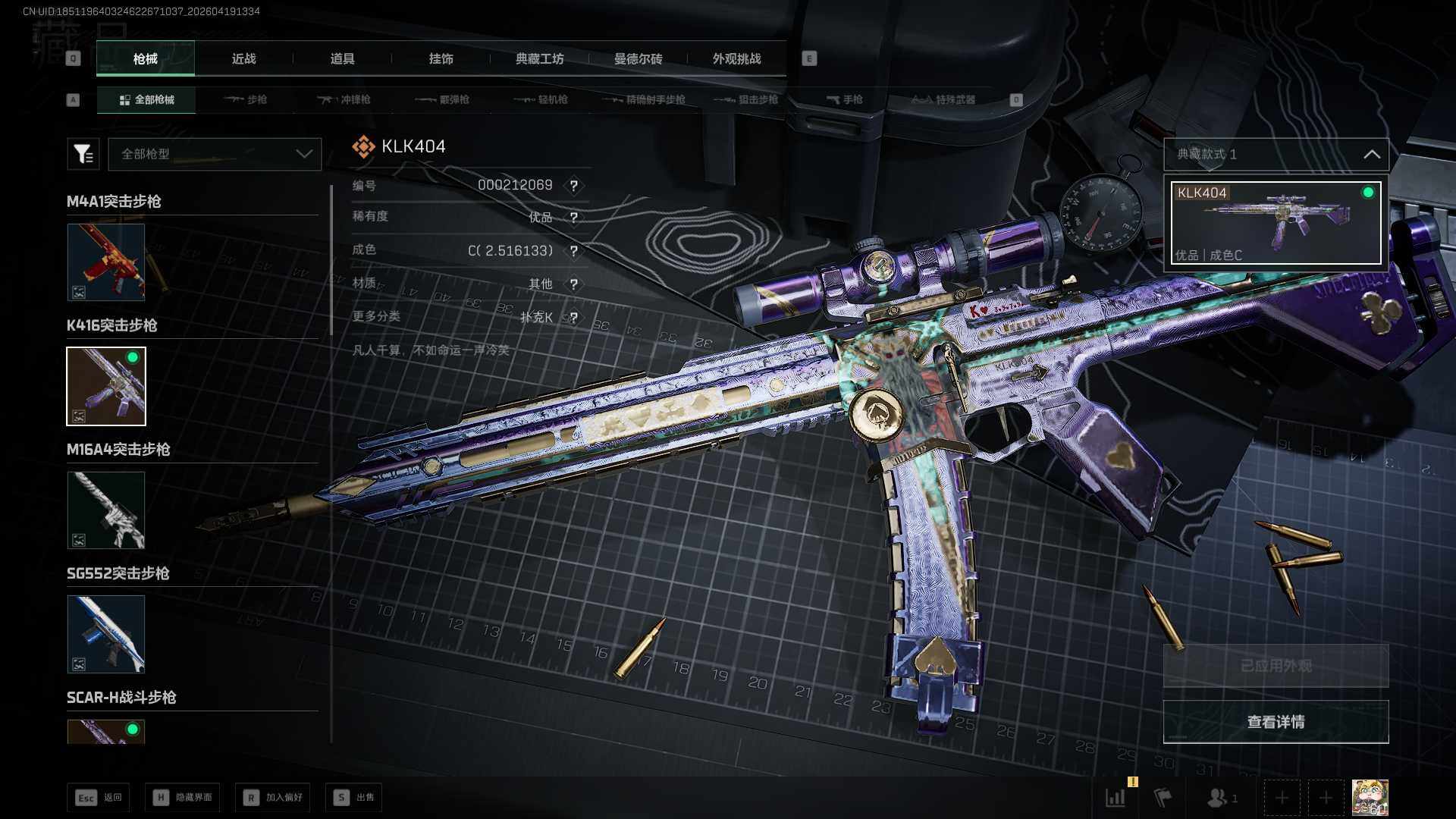Choose the white M16A4 skin thumbnail

coord(106,510)
